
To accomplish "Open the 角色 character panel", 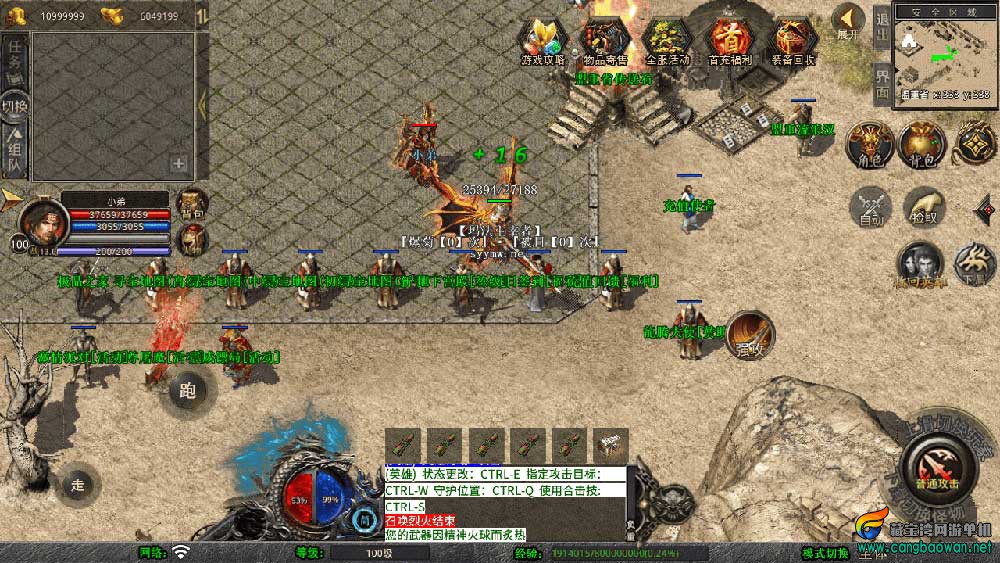I will tap(867, 145).
